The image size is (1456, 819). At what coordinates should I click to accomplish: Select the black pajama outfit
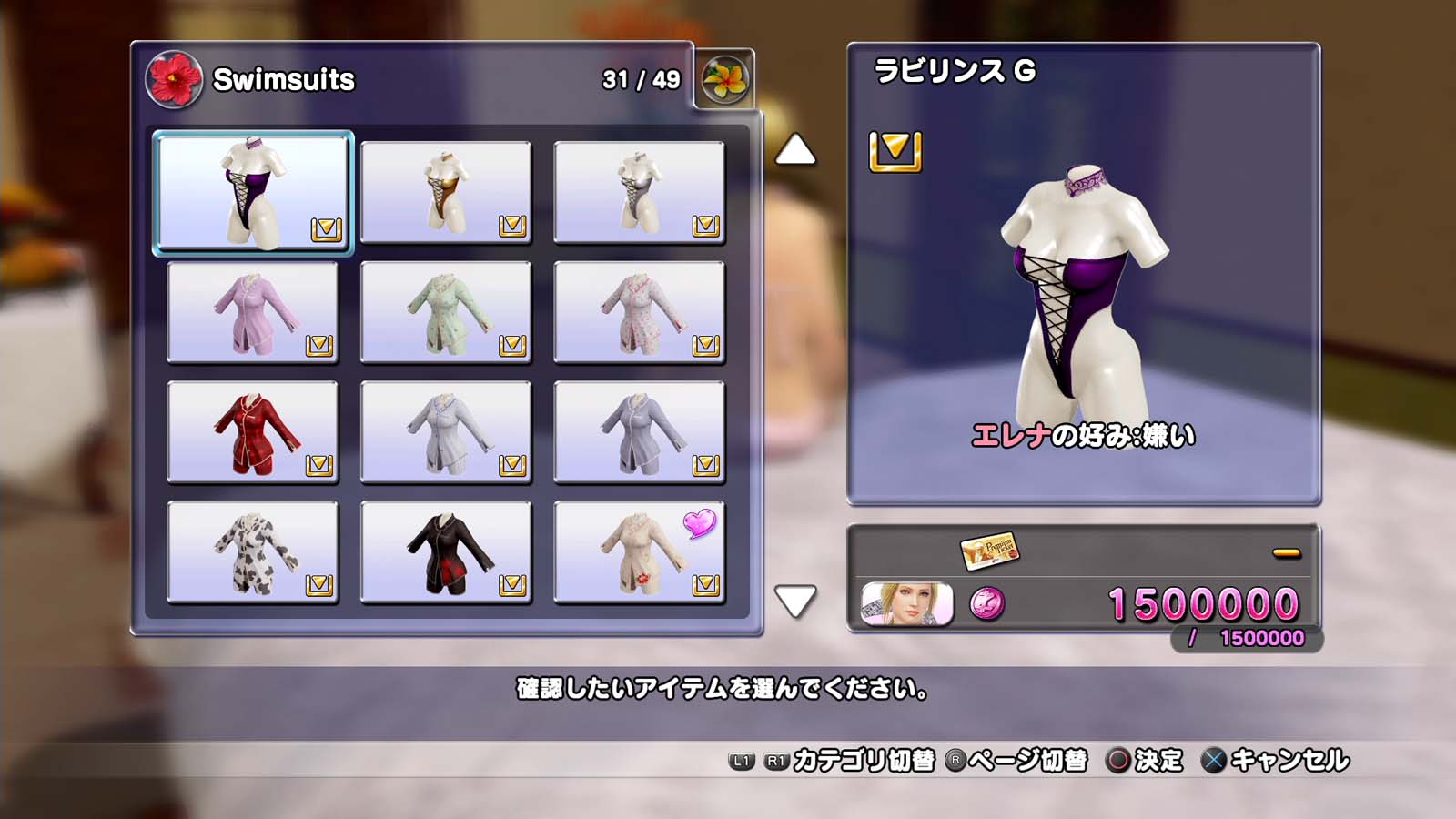446,552
